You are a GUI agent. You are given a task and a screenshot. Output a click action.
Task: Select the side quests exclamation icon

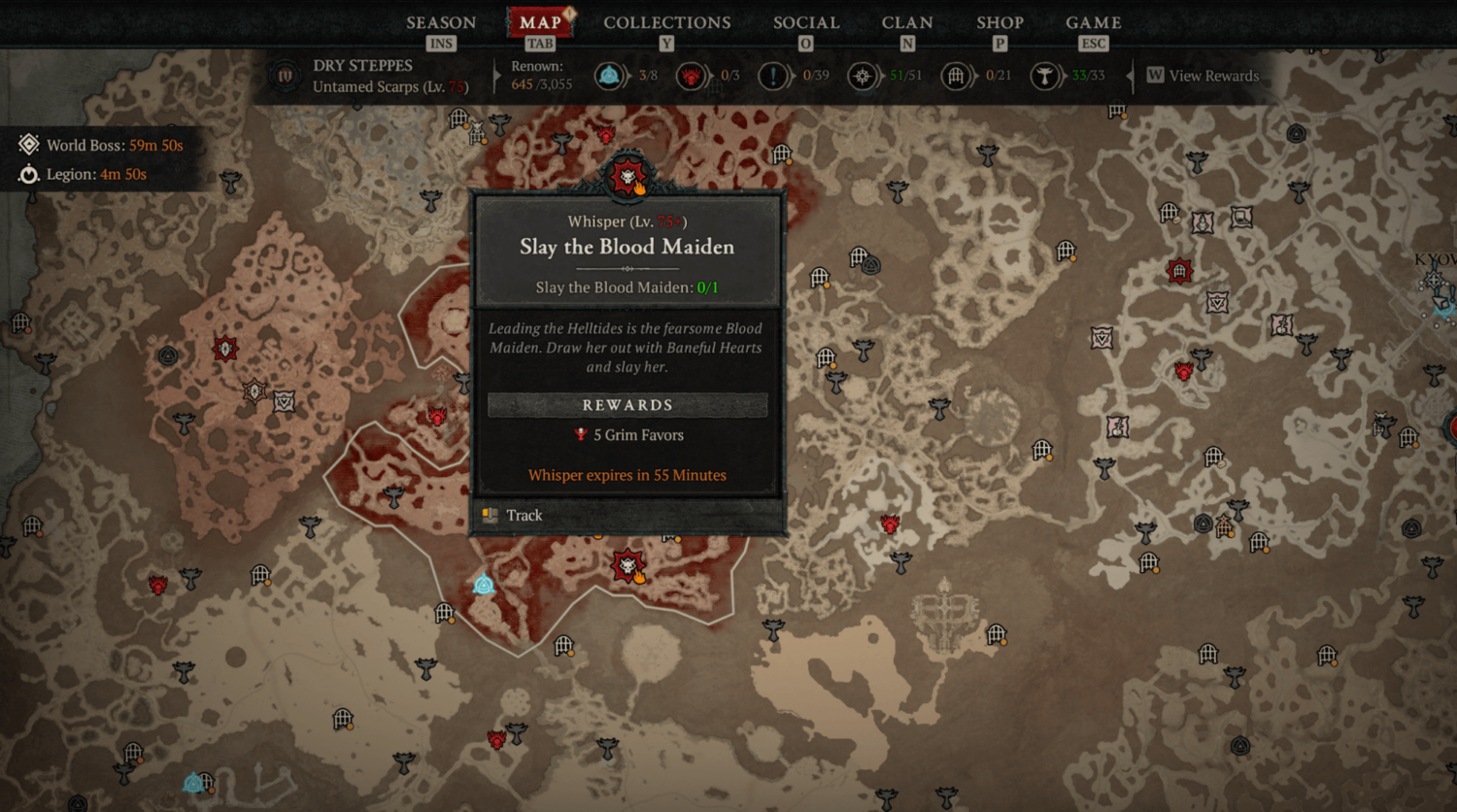pyautogui.click(x=773, y=76)
